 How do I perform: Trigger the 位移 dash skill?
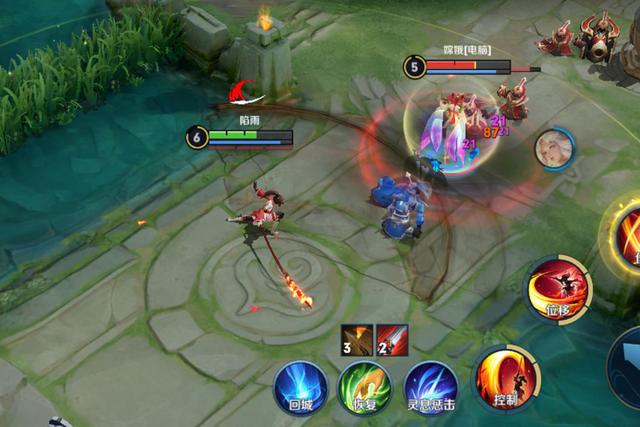[559, 290]
